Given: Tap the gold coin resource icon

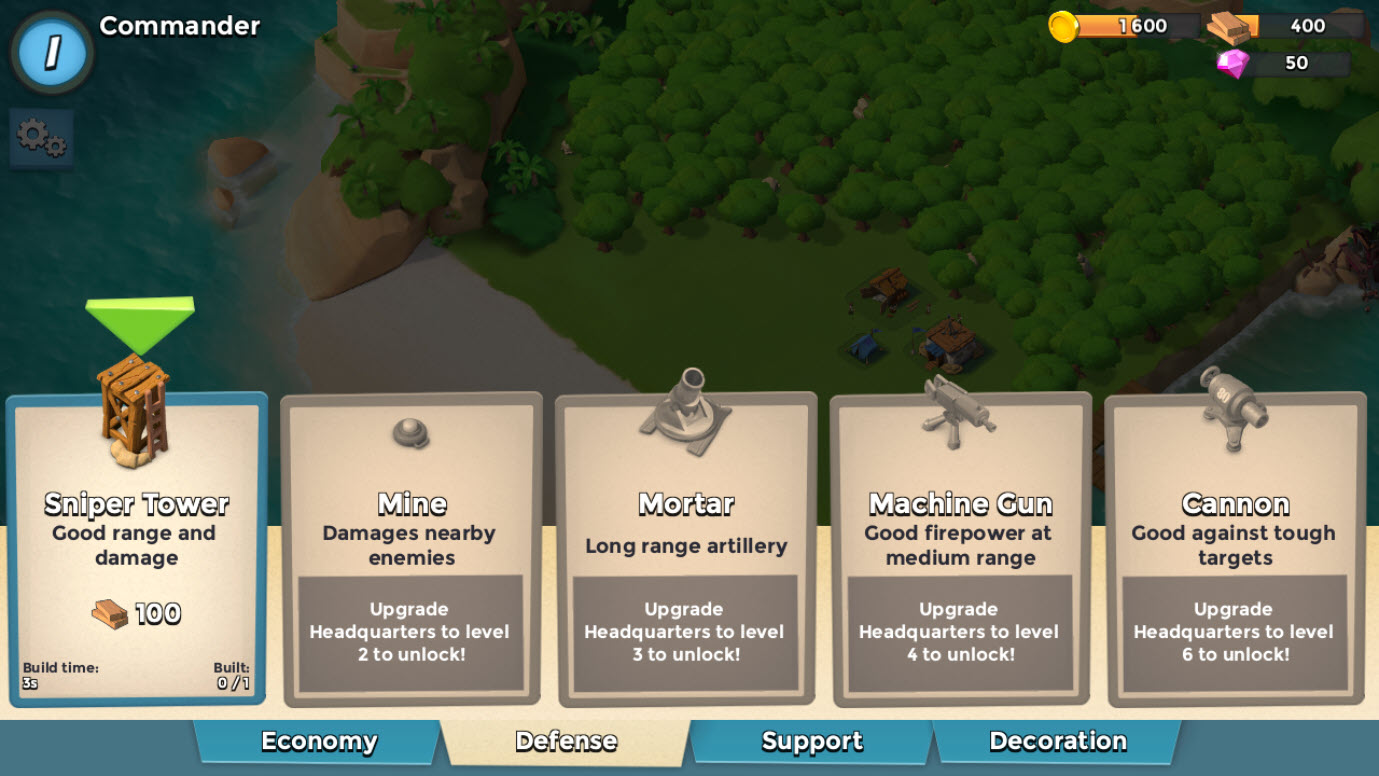Looking at the screenshot, I should (x=1063, y=26).
